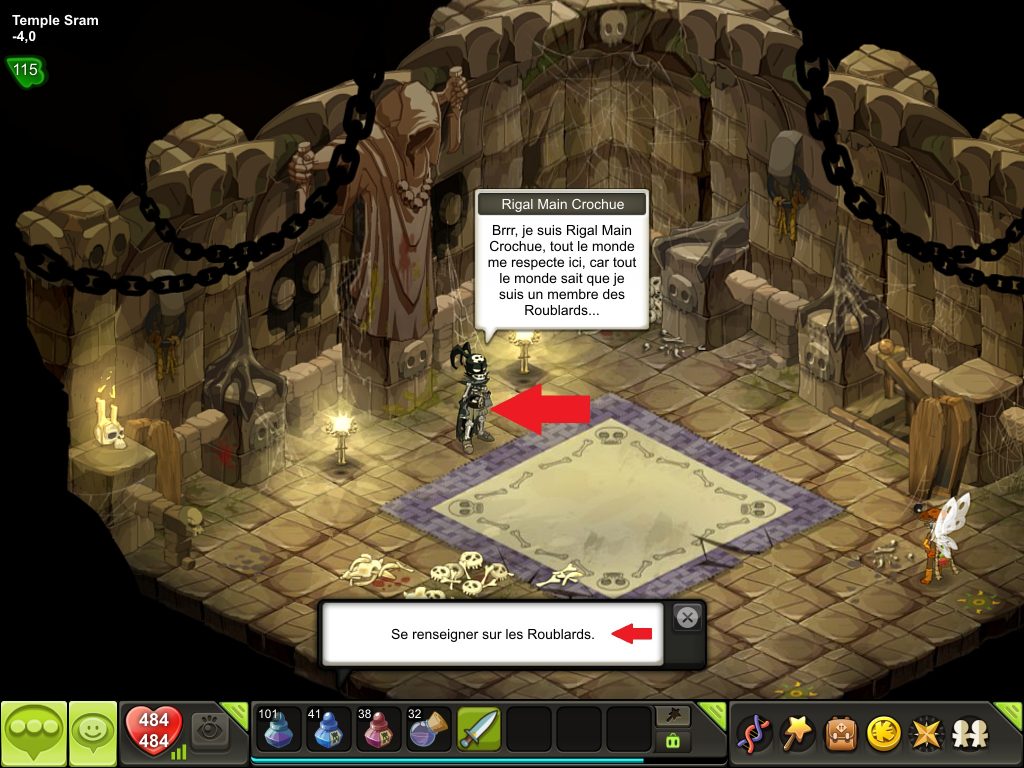Open the spells star wand menu
Viewport: 1024px width, 768px height.
[x=796, y=735]
